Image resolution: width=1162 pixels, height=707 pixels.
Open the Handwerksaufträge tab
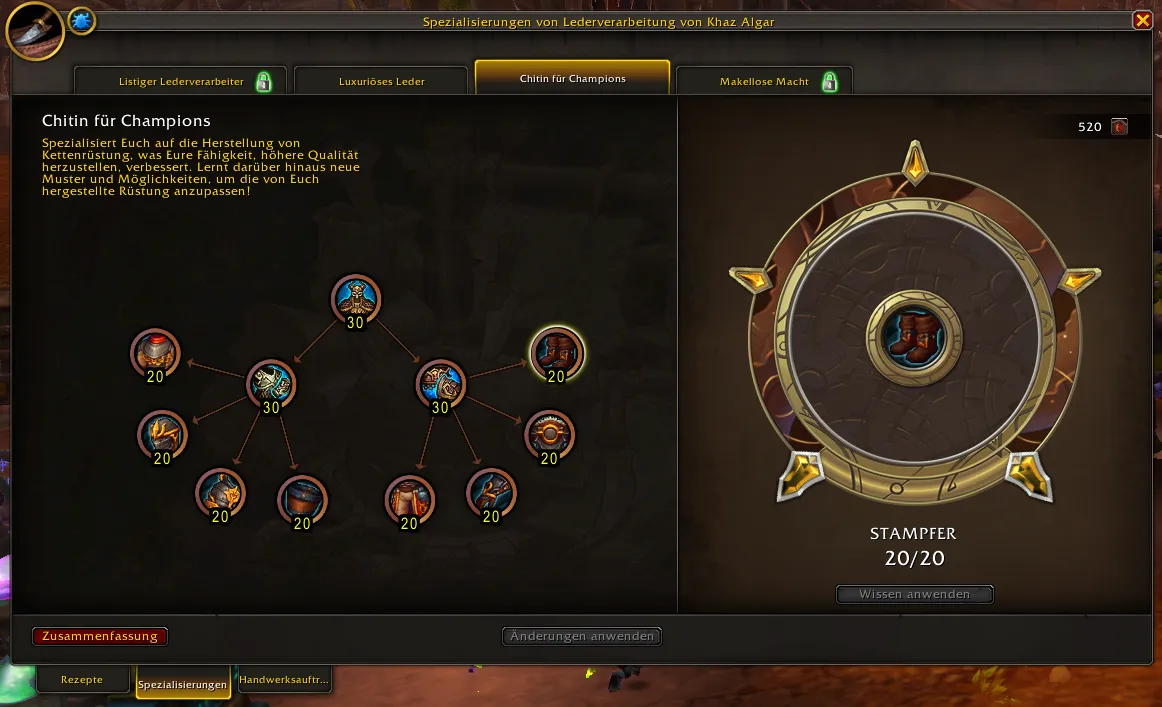(285, 680)
